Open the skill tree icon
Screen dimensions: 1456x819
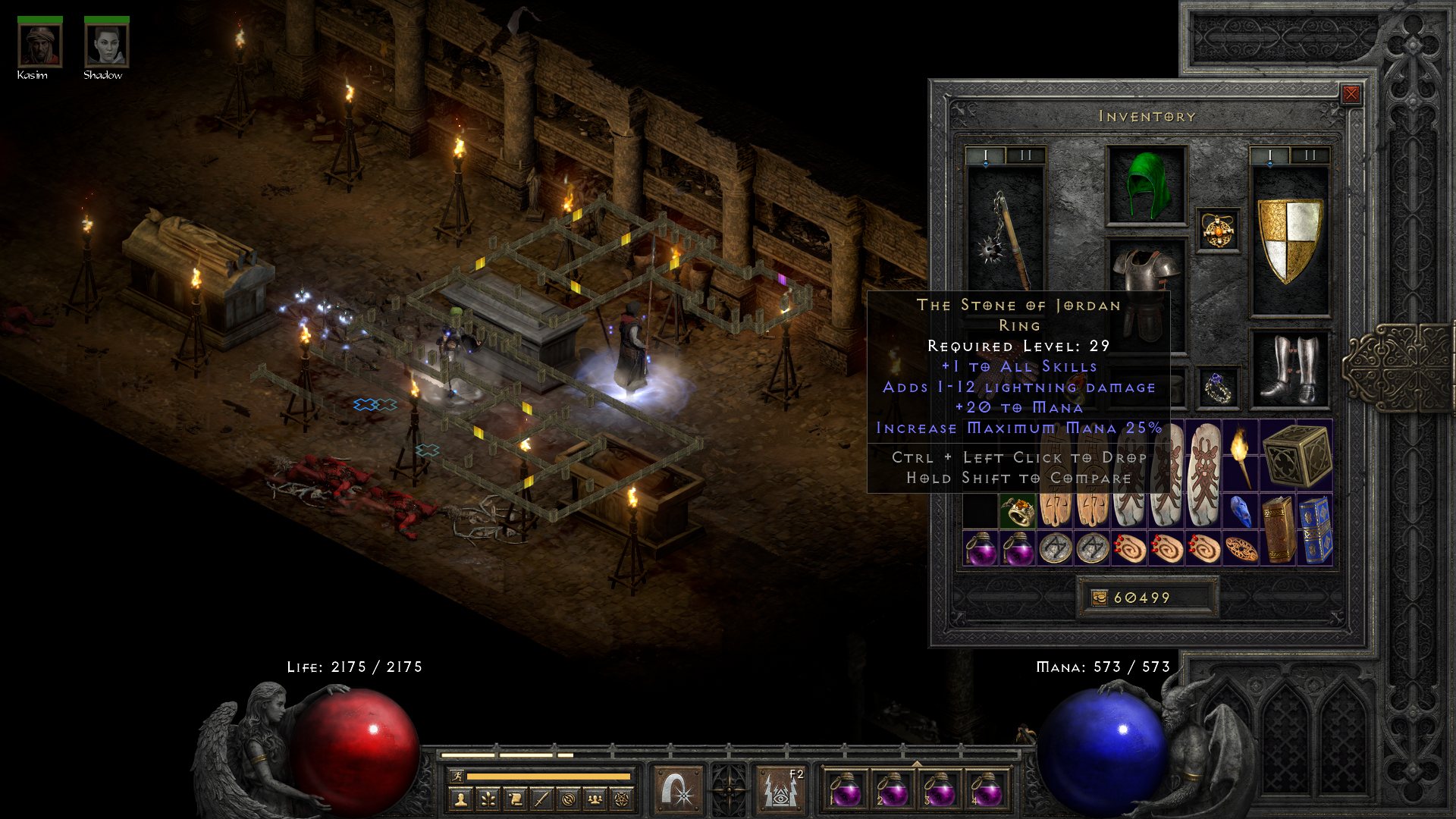(x=489, y=798)
